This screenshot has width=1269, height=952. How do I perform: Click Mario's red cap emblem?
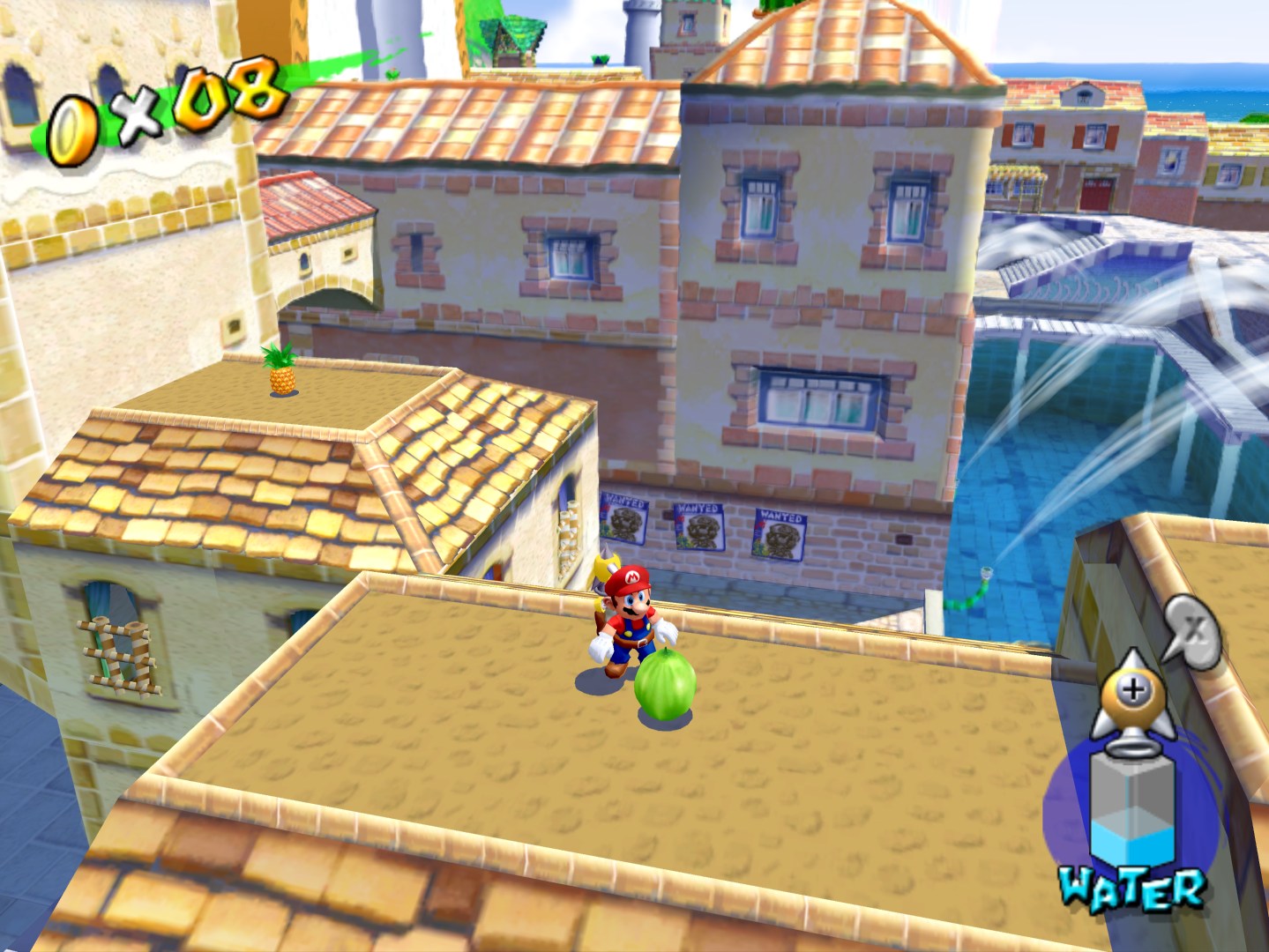click(631, 577)
